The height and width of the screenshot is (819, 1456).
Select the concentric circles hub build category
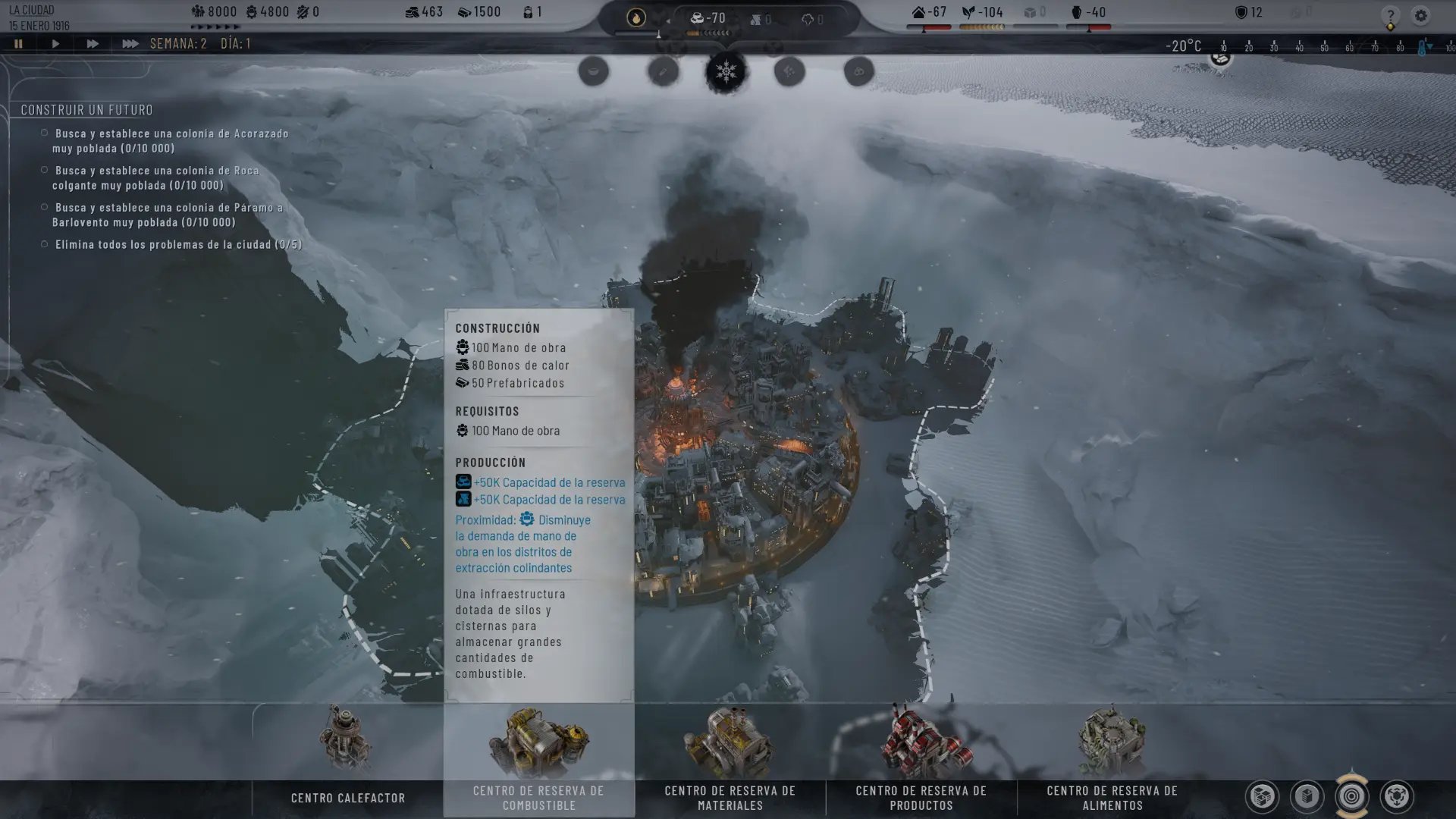(x=1351, y=796)
